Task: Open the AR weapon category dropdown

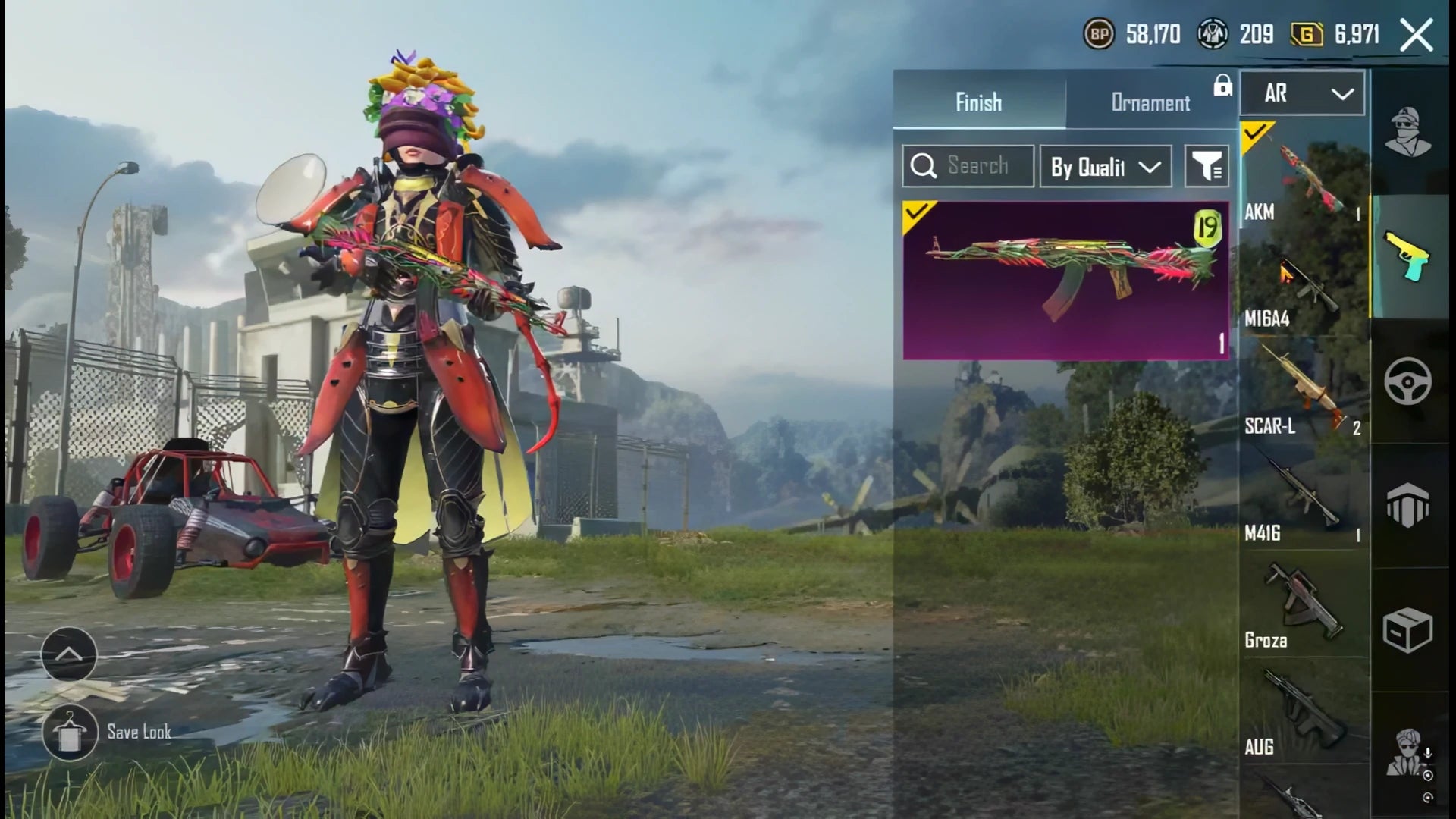Action: (1301, 93)
